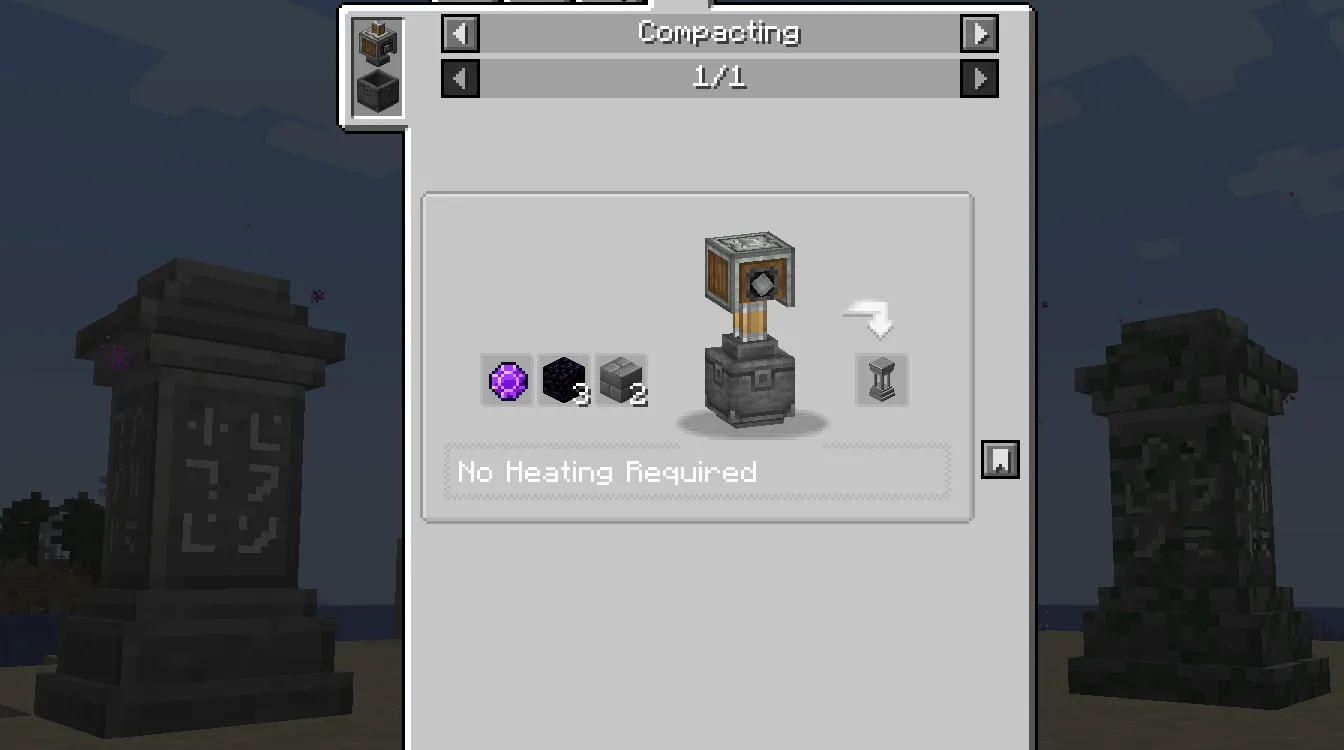
Task: Click the pressed item inside the press funnel
Action: coord(762,285)
